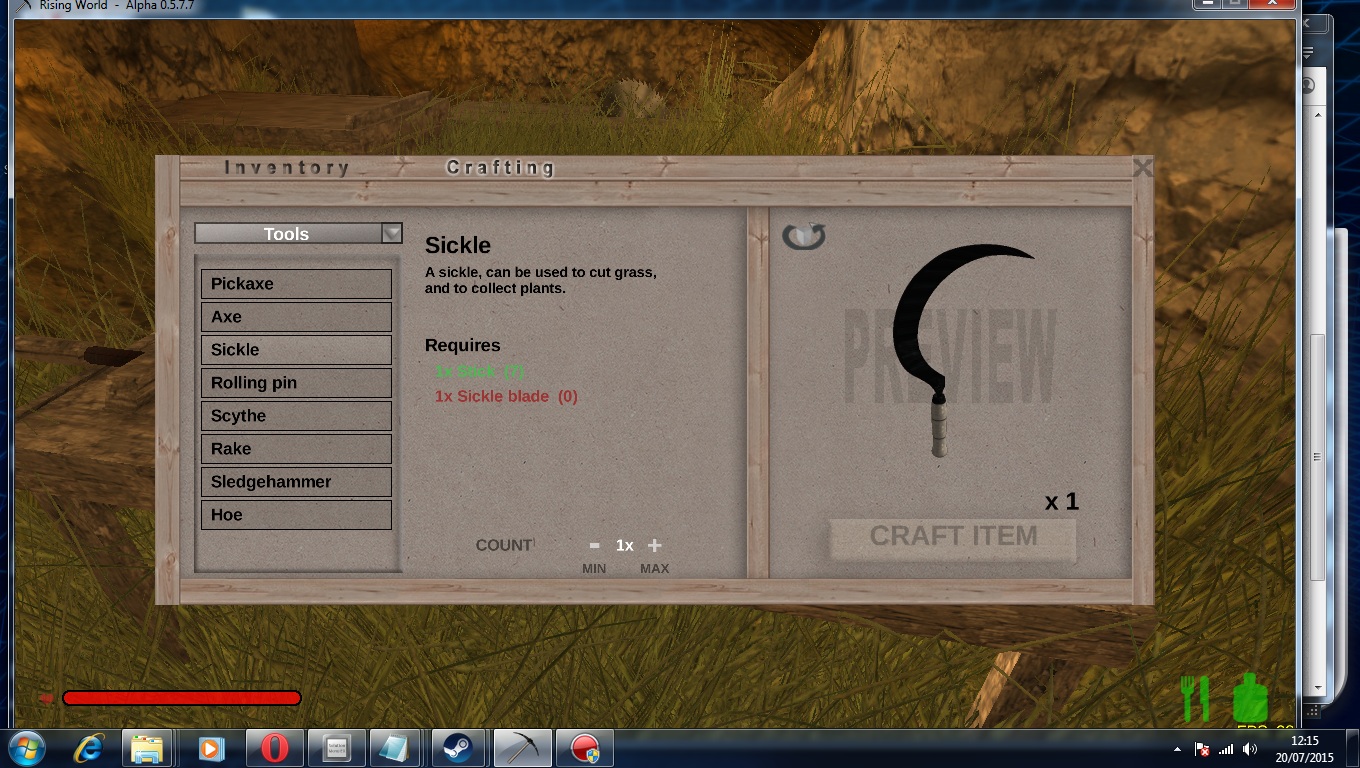Switch to the Inventory tab

287,168
